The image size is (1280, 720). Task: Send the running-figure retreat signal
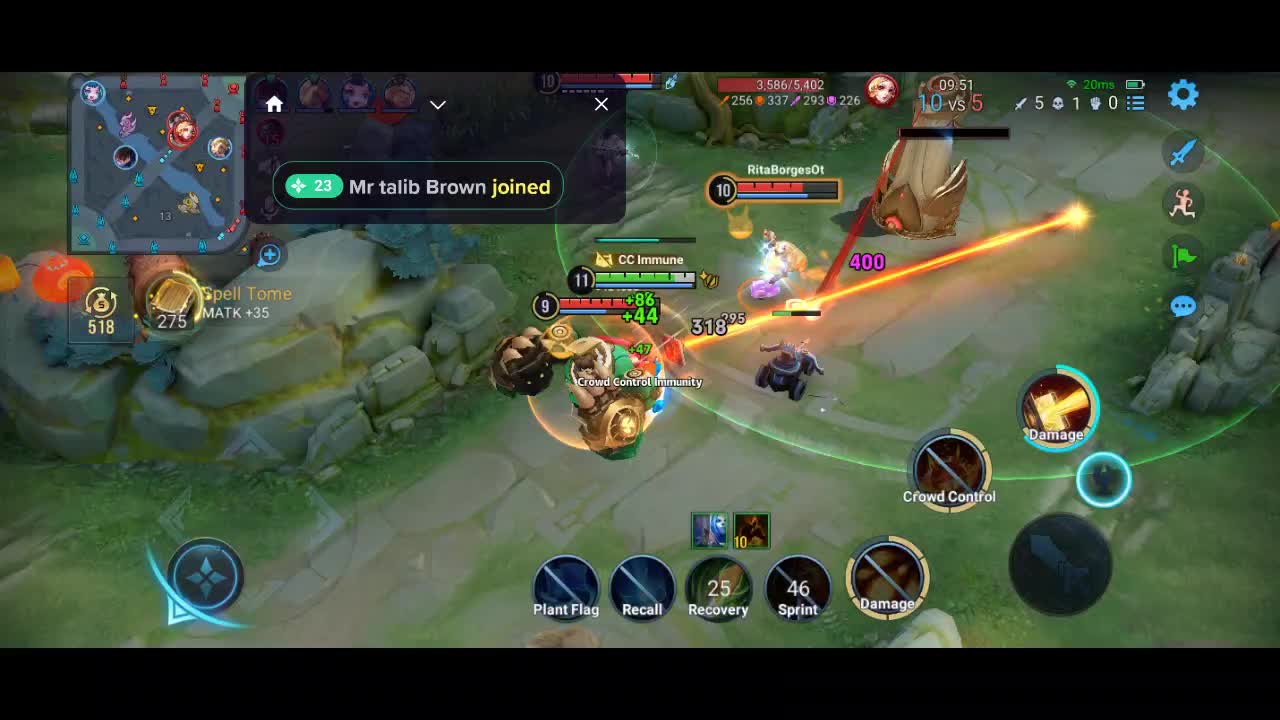1183,204
